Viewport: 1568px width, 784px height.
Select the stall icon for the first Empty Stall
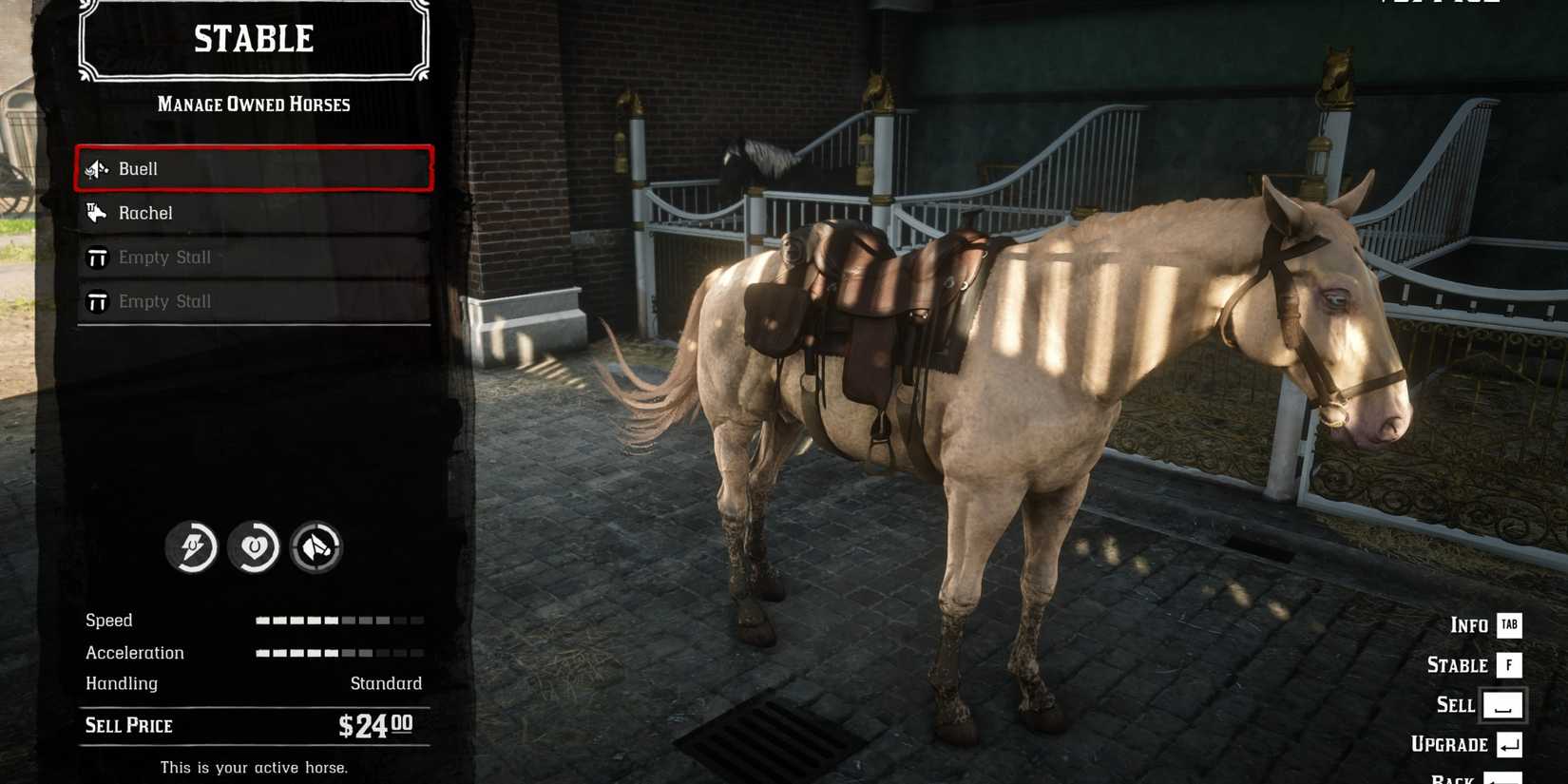point(96,257)
